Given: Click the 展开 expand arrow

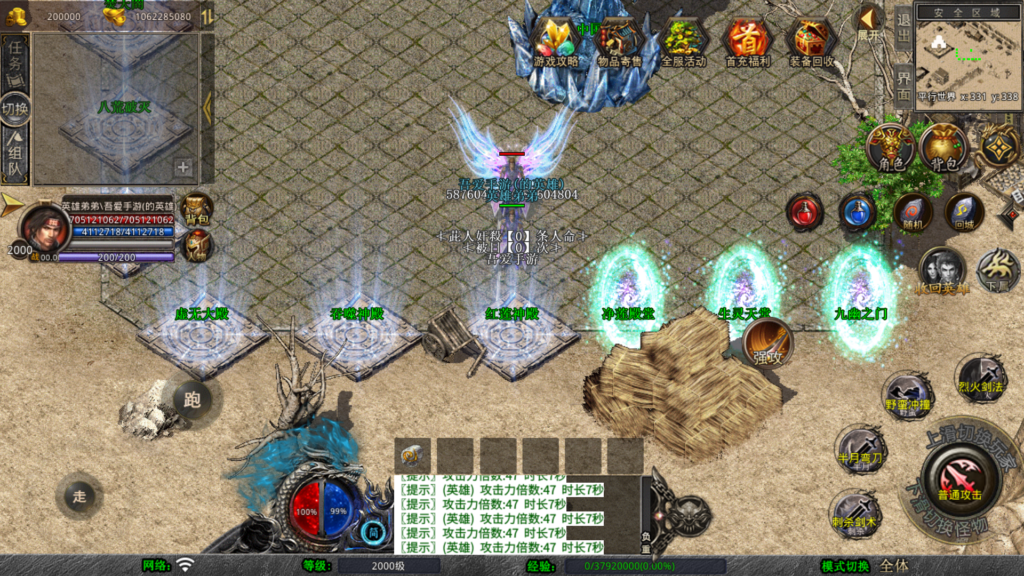Looking at the screenshot, I should [x=869, y=22].
